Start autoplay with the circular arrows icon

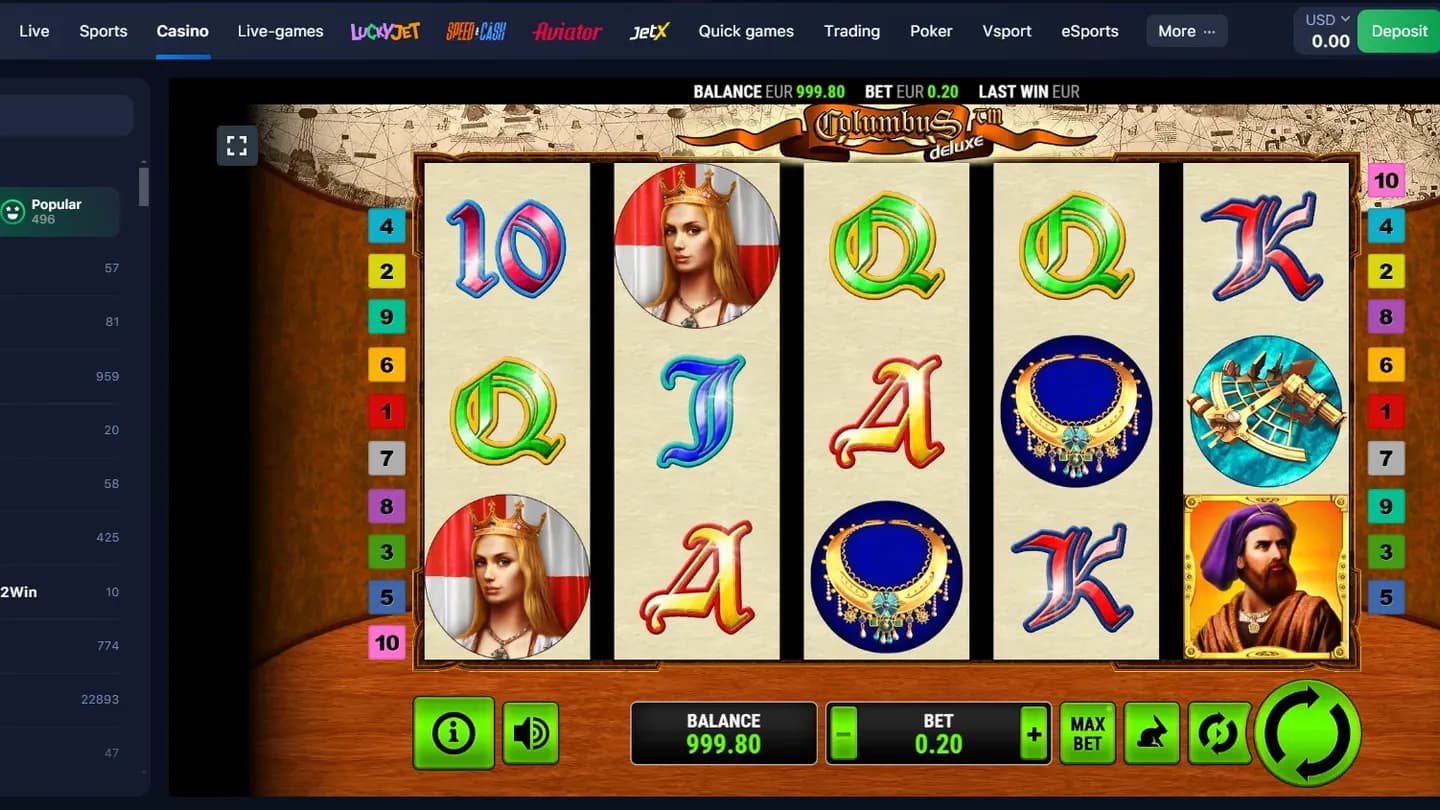[x=1219, y=733]
